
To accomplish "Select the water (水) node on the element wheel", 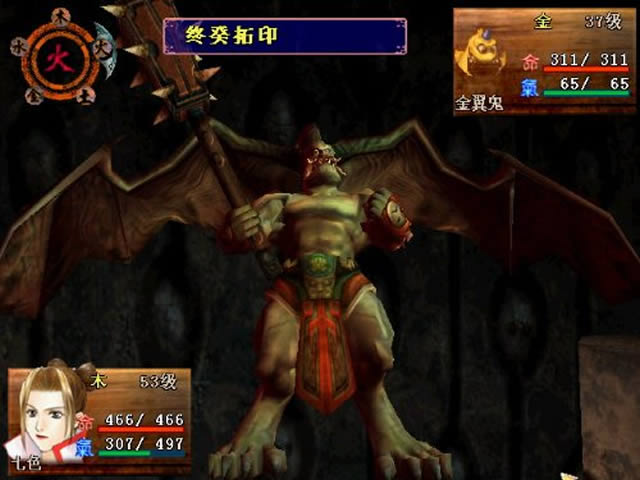I will click(19, 46).
